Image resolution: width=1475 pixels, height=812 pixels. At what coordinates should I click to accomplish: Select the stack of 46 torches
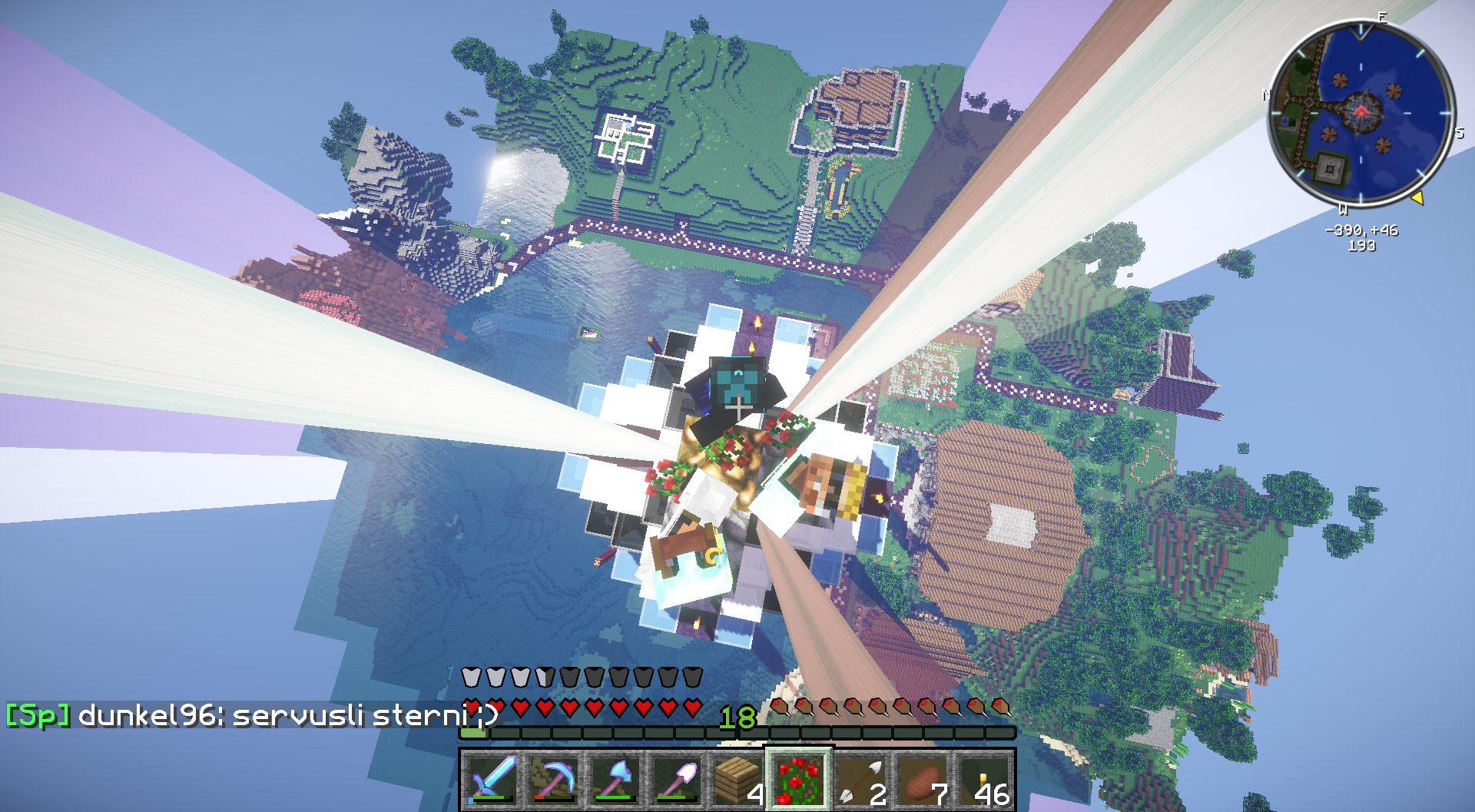click(983, 779)
